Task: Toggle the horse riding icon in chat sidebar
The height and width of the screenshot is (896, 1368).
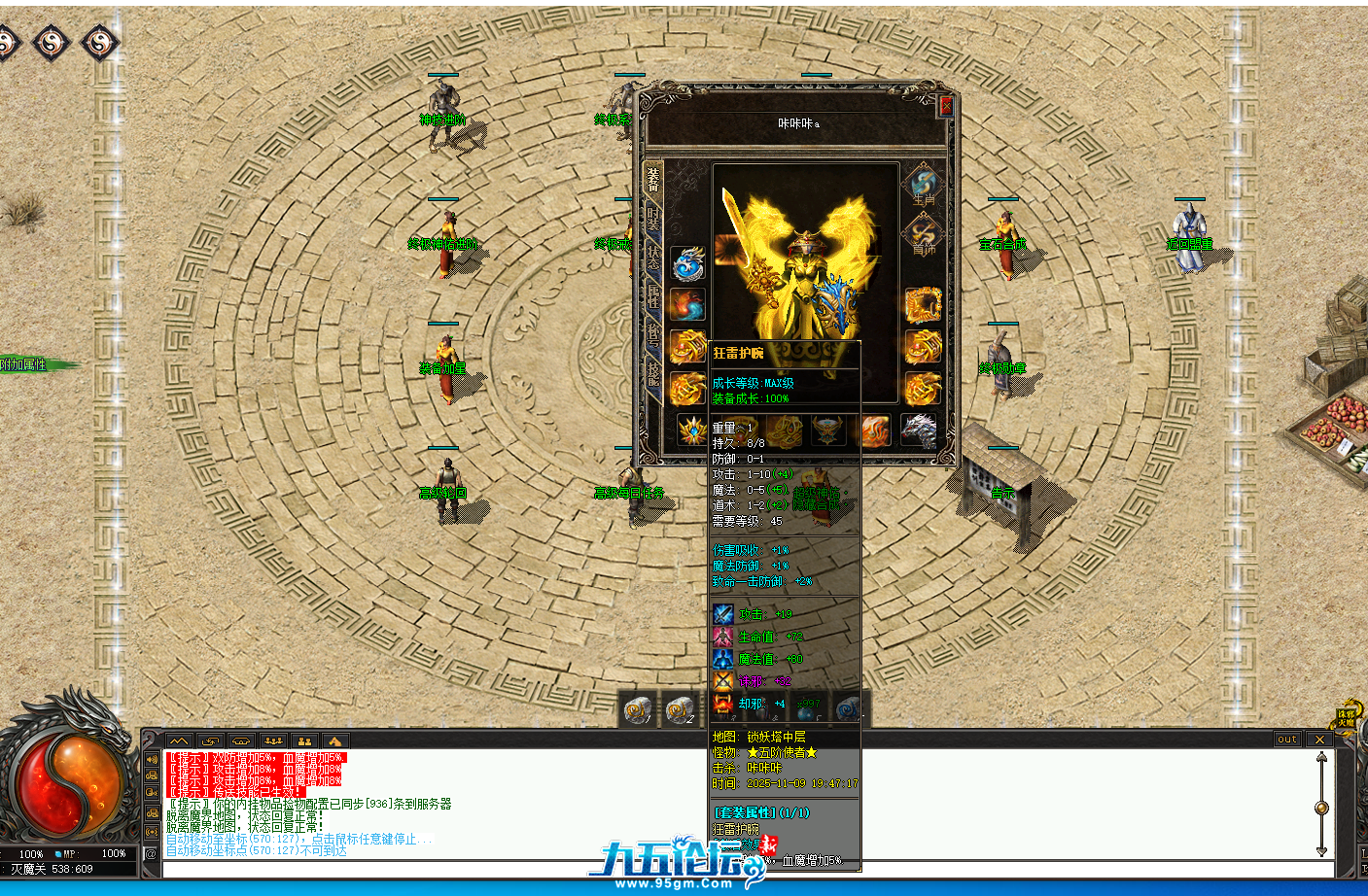Action: (152, 776)
